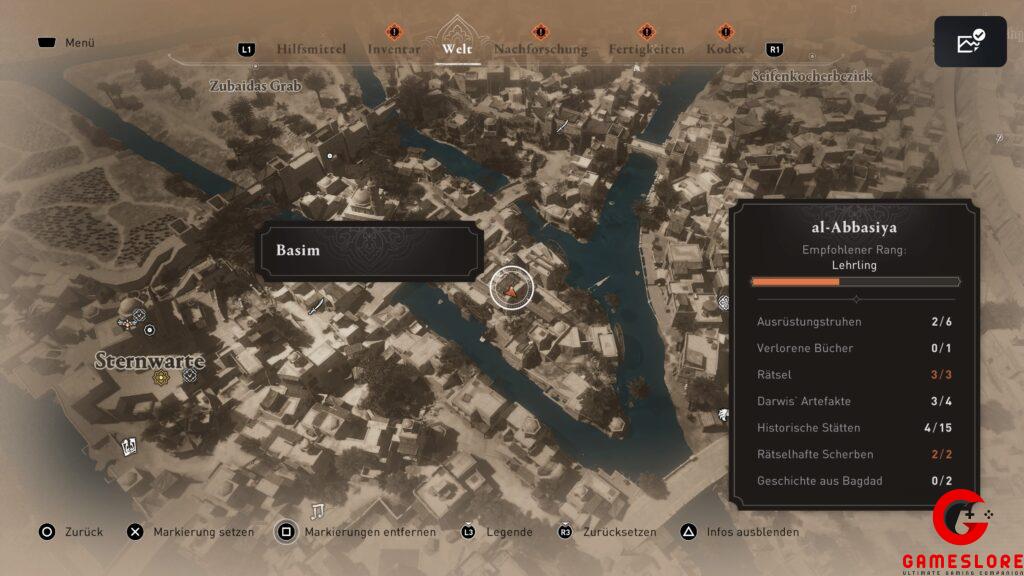The image size is (1024, 576).
Task: Show the Fertigkeiten tab
Action: point(646,49)
